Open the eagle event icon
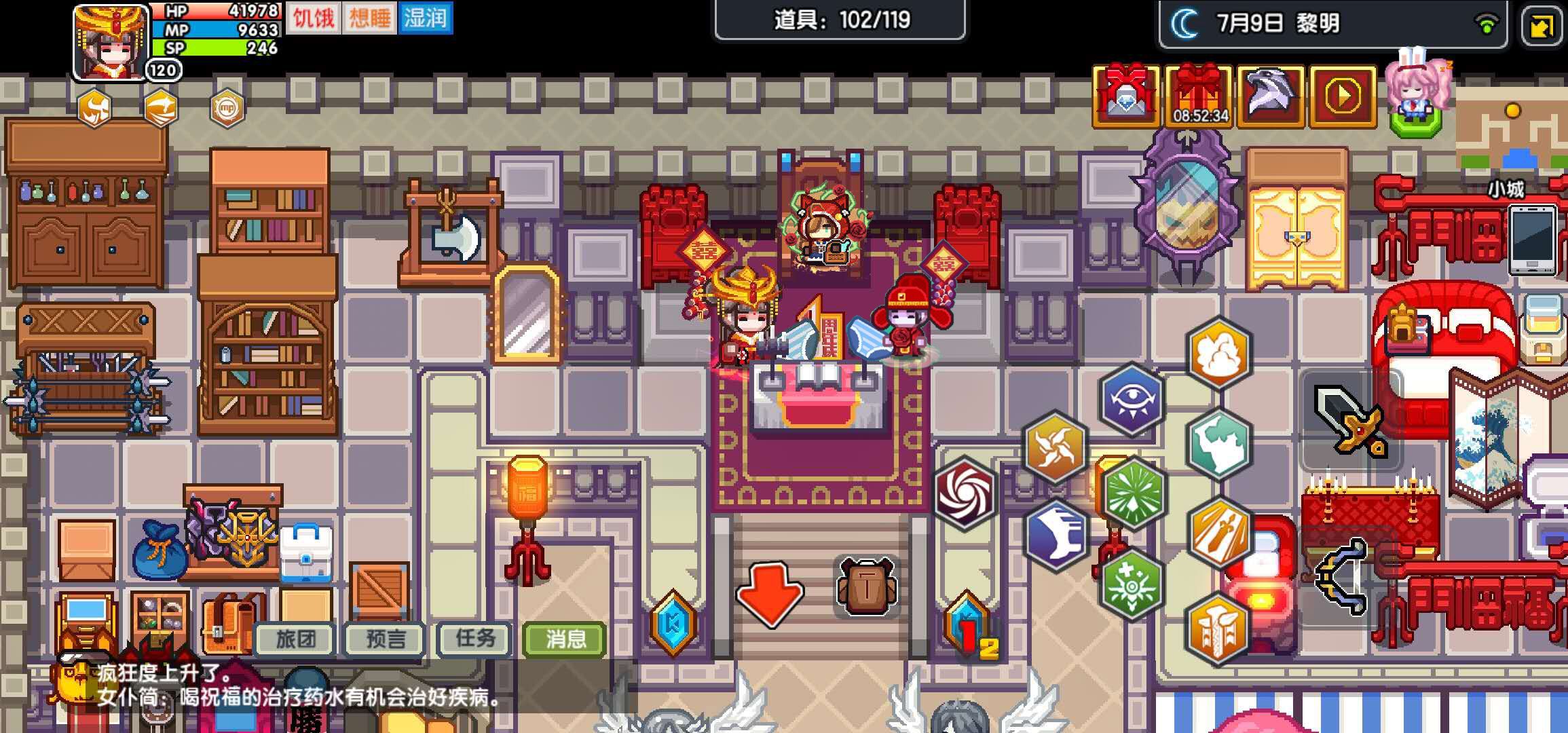The image size is (1568, 733). (x=1272, y=95)
